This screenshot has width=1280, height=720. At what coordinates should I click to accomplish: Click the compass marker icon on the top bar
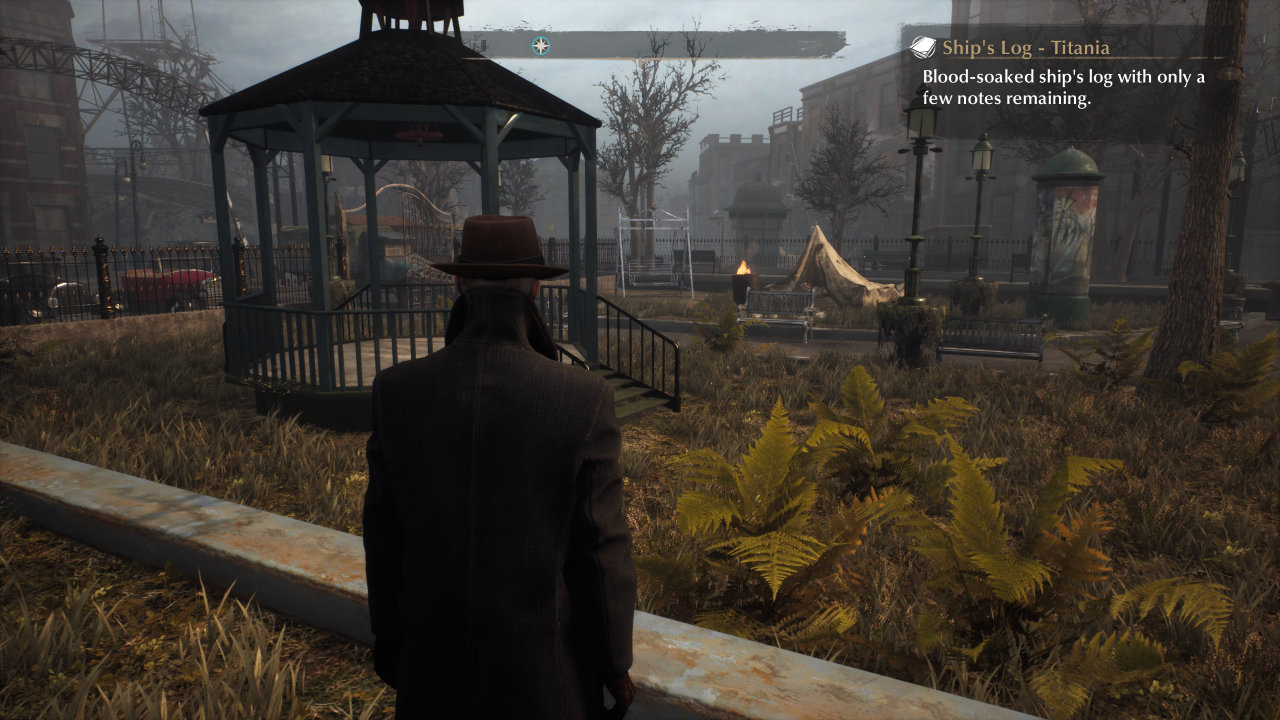pos(541,45)
